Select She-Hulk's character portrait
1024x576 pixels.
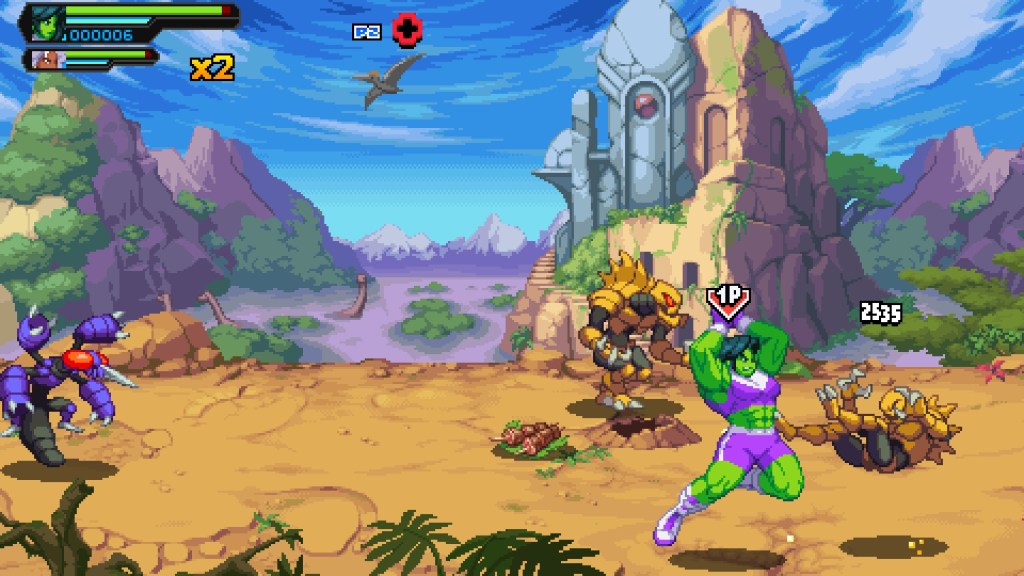[48, 21]
